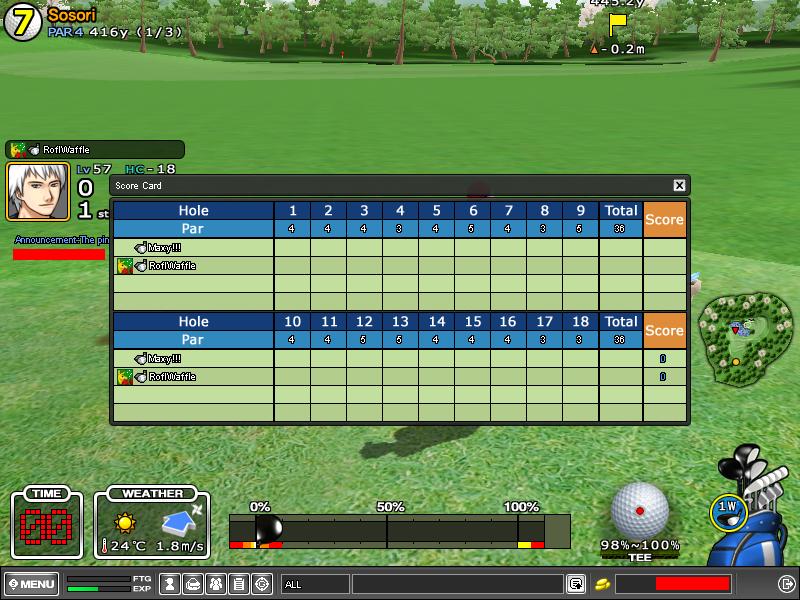Click the weather wind panel
This screenshot has height=600, width=800.
pos(152,525)
